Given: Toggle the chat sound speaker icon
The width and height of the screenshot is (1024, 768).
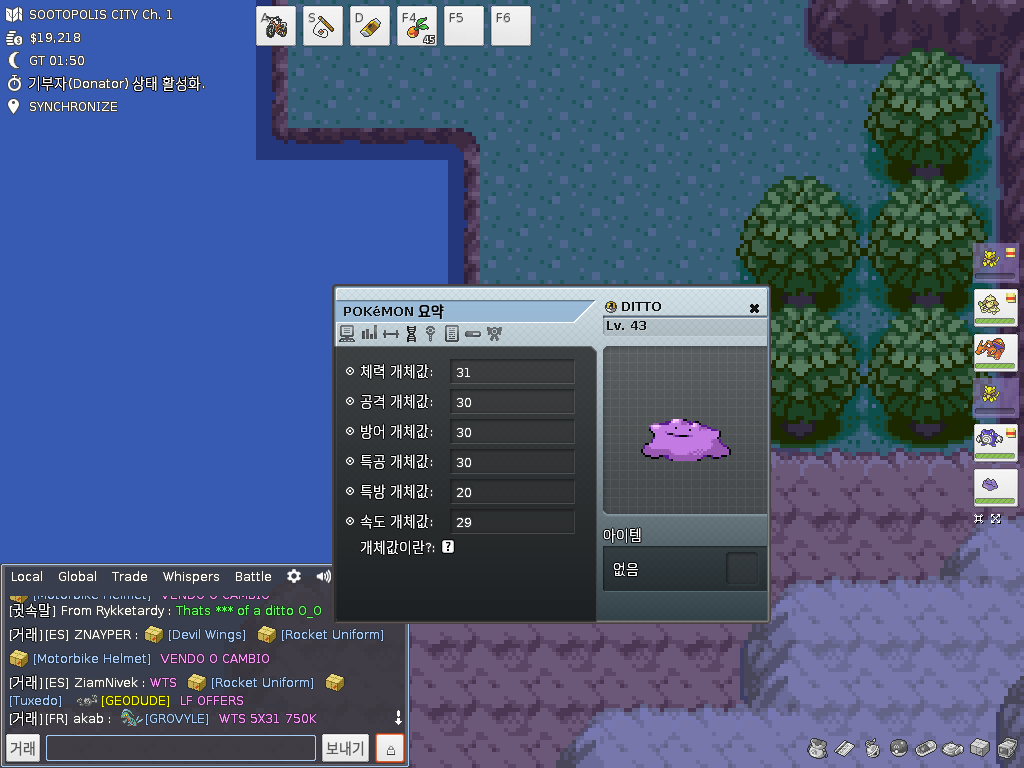Looking at the screenshot, I should (x=323, y=576).
